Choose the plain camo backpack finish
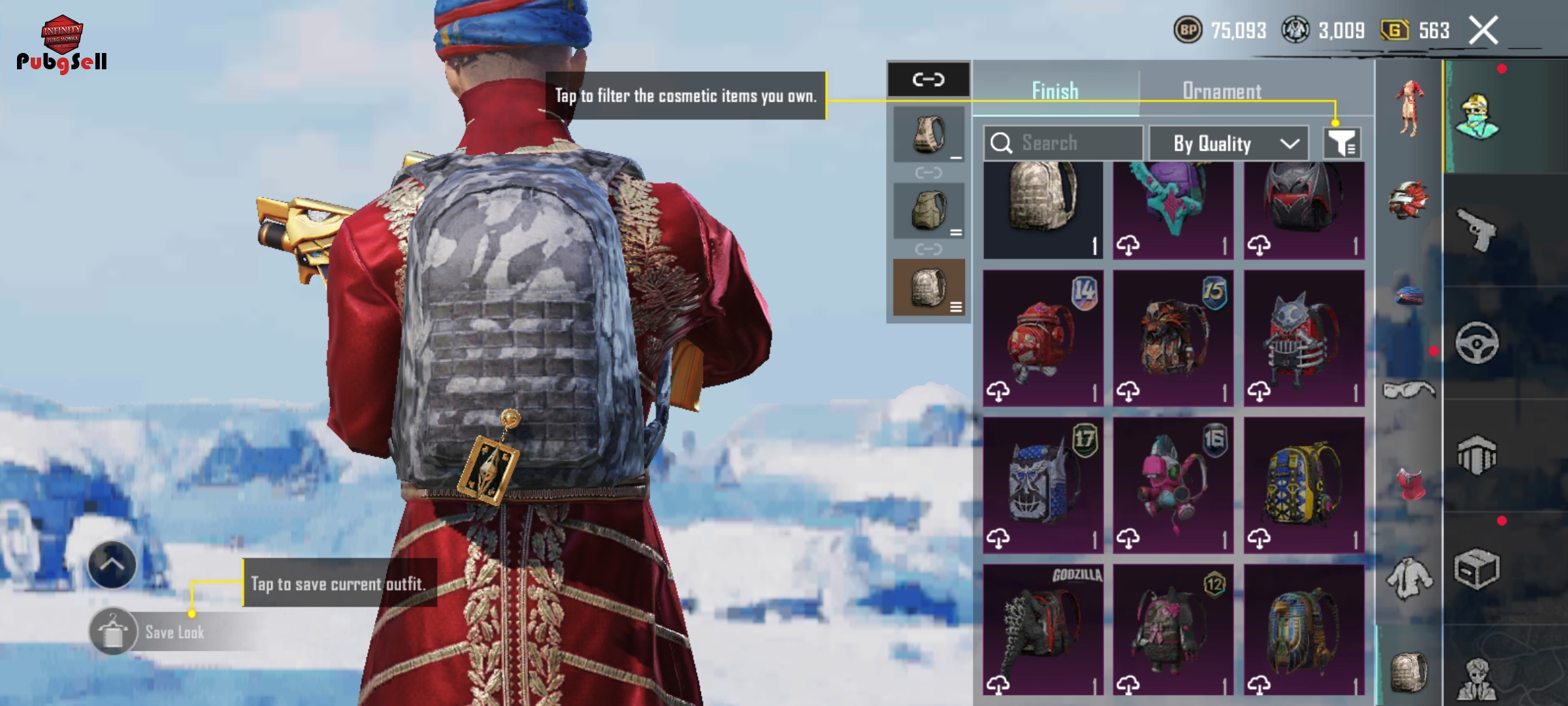 tap(1043, 209)
